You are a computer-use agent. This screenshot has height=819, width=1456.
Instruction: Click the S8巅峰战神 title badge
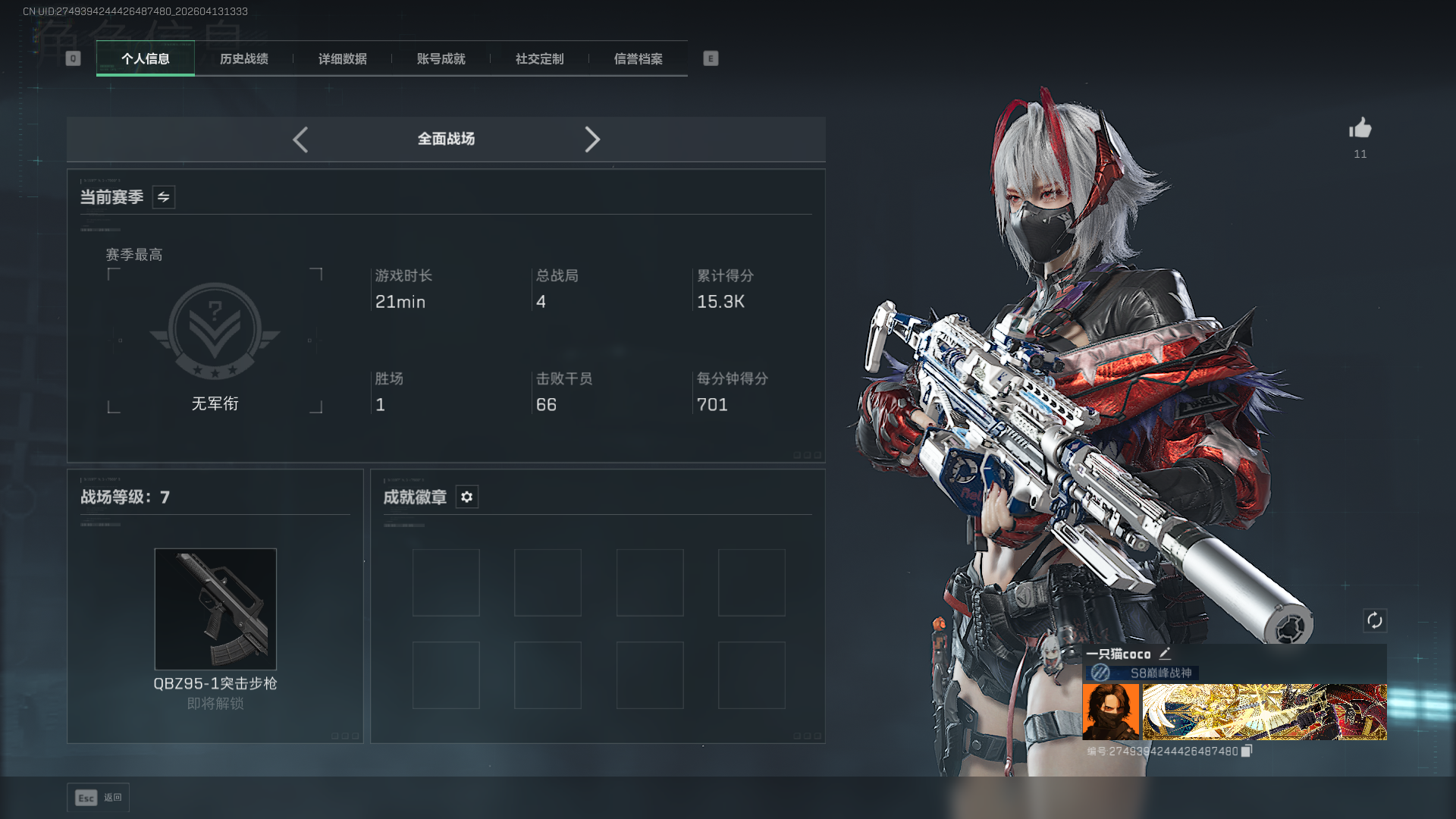[1142, 673]
